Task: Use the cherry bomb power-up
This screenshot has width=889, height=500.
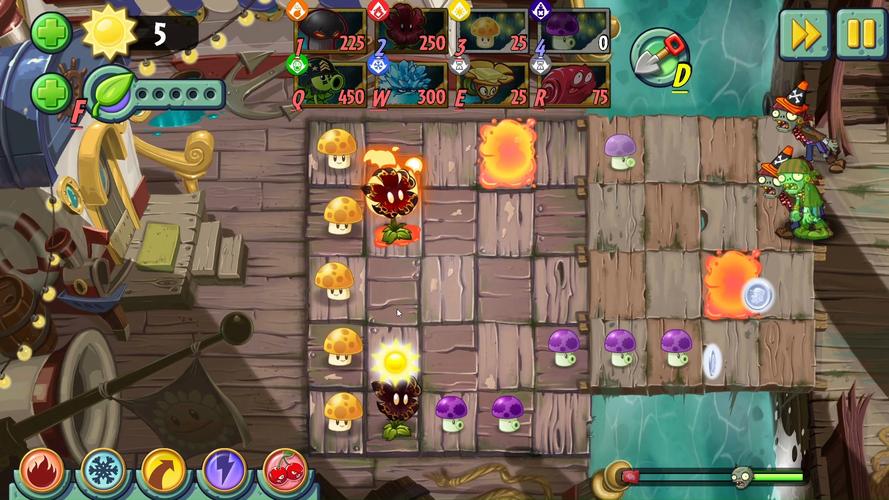Action: tap(286, 471)
